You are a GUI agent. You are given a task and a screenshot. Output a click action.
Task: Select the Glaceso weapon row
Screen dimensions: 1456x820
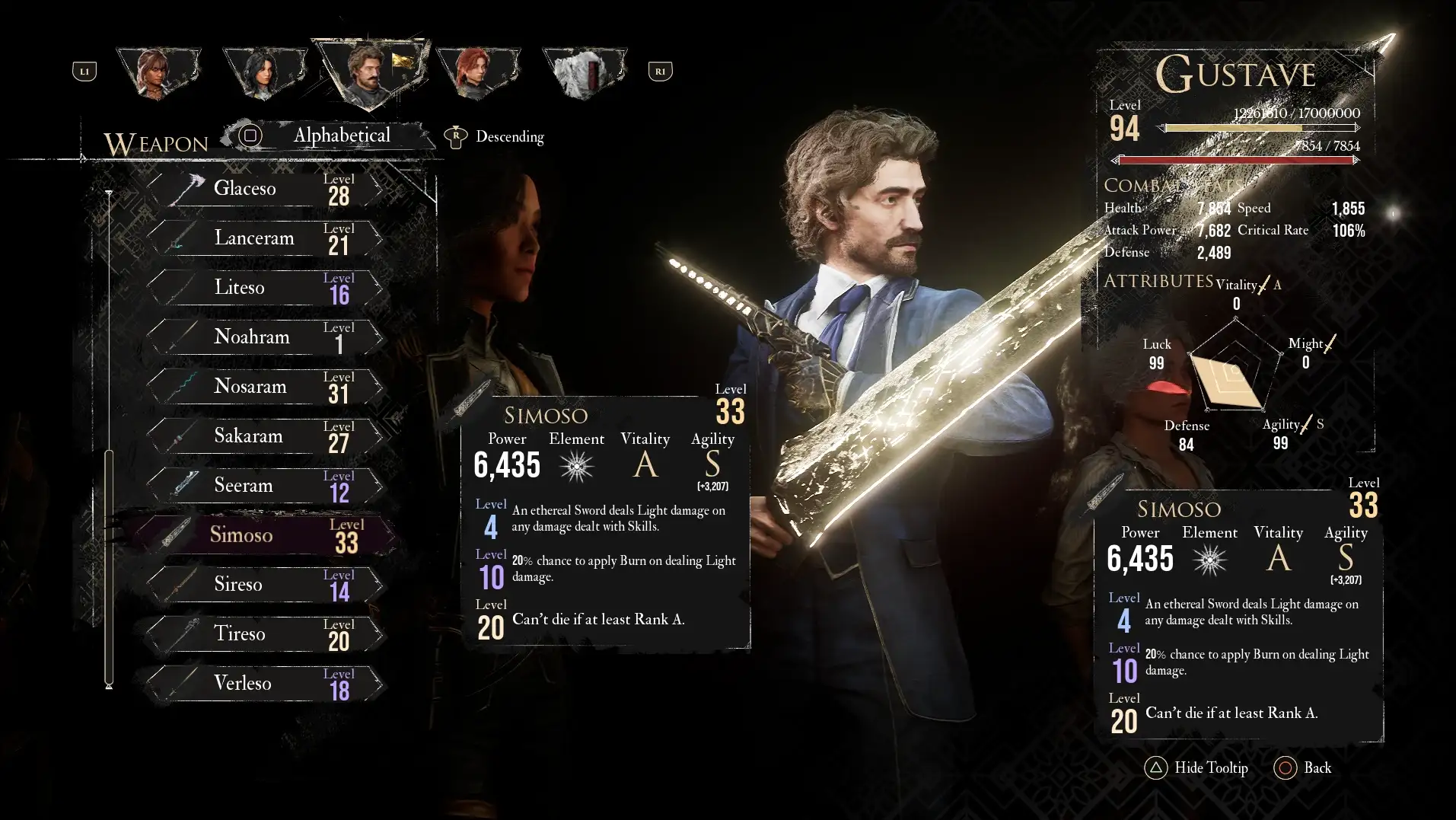[263, 188]
